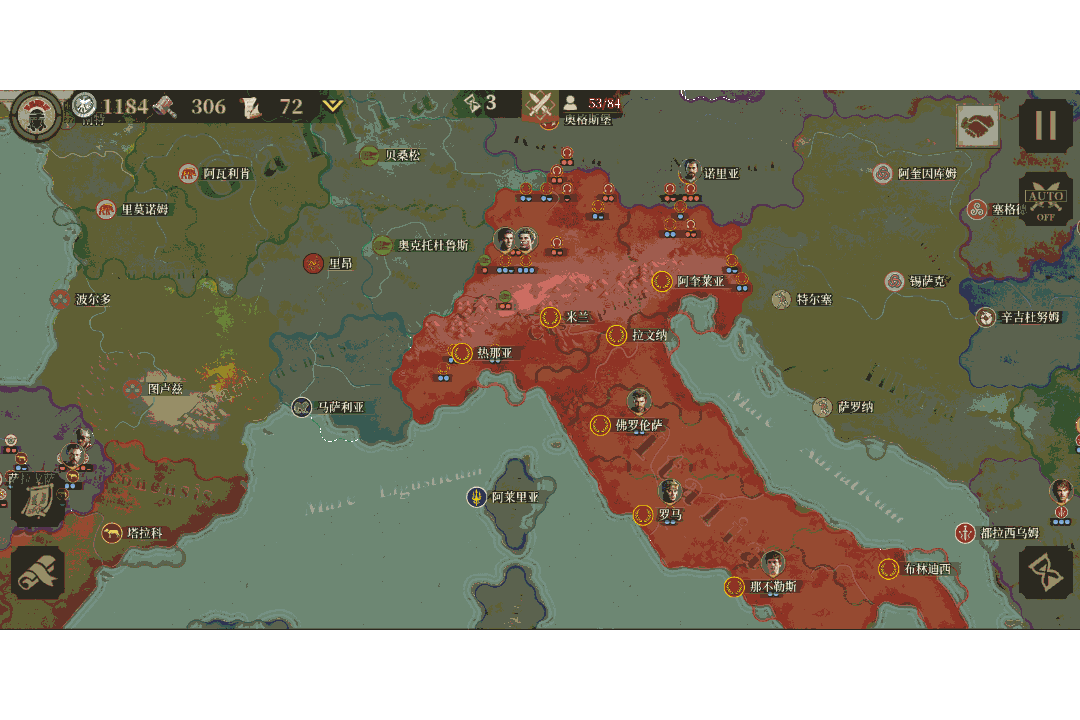Select the city of 里昂
Screen dimensions: 1080x720
[x=313, y=263]
